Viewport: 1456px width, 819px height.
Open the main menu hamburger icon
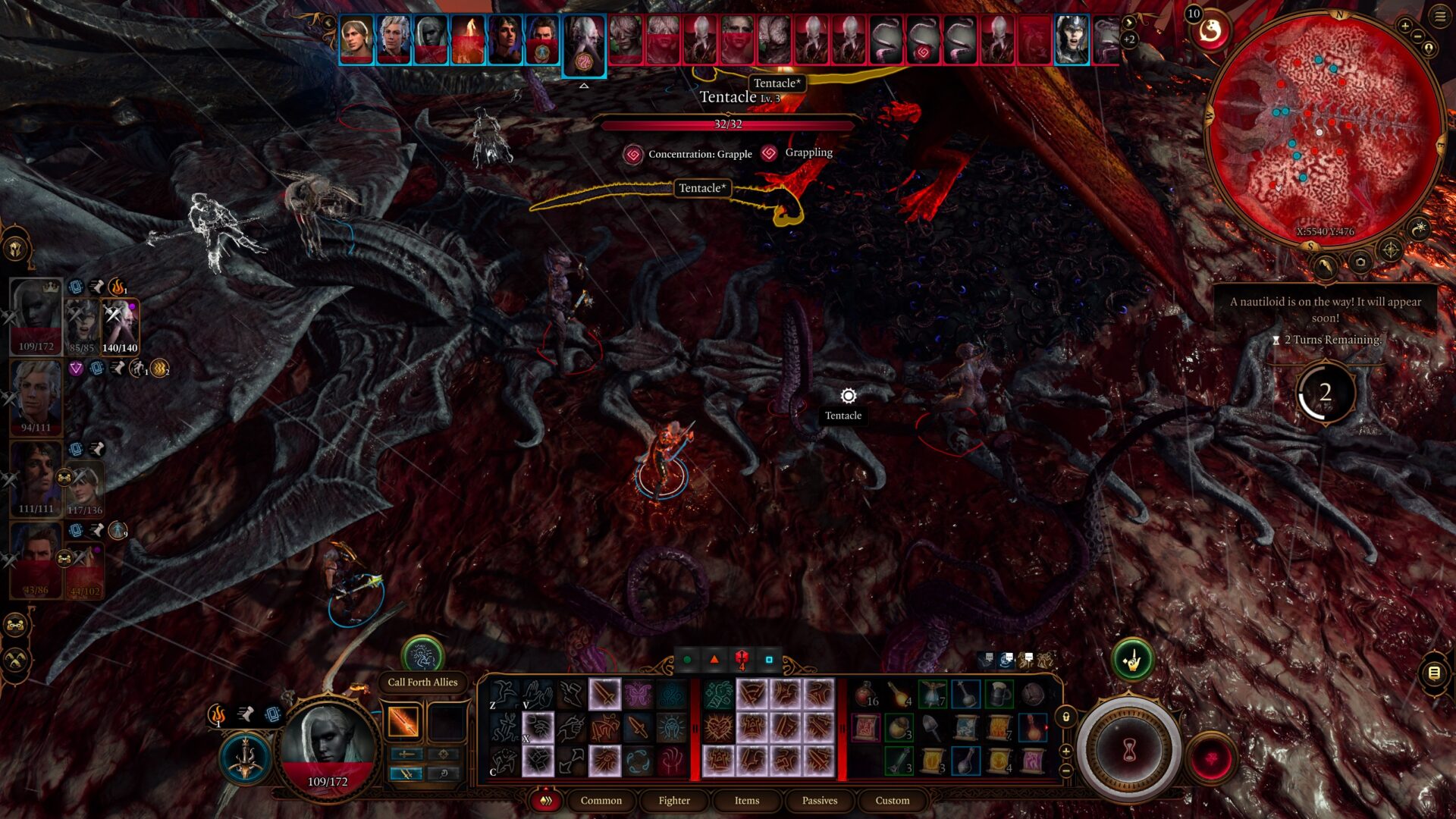point(1439,17)
